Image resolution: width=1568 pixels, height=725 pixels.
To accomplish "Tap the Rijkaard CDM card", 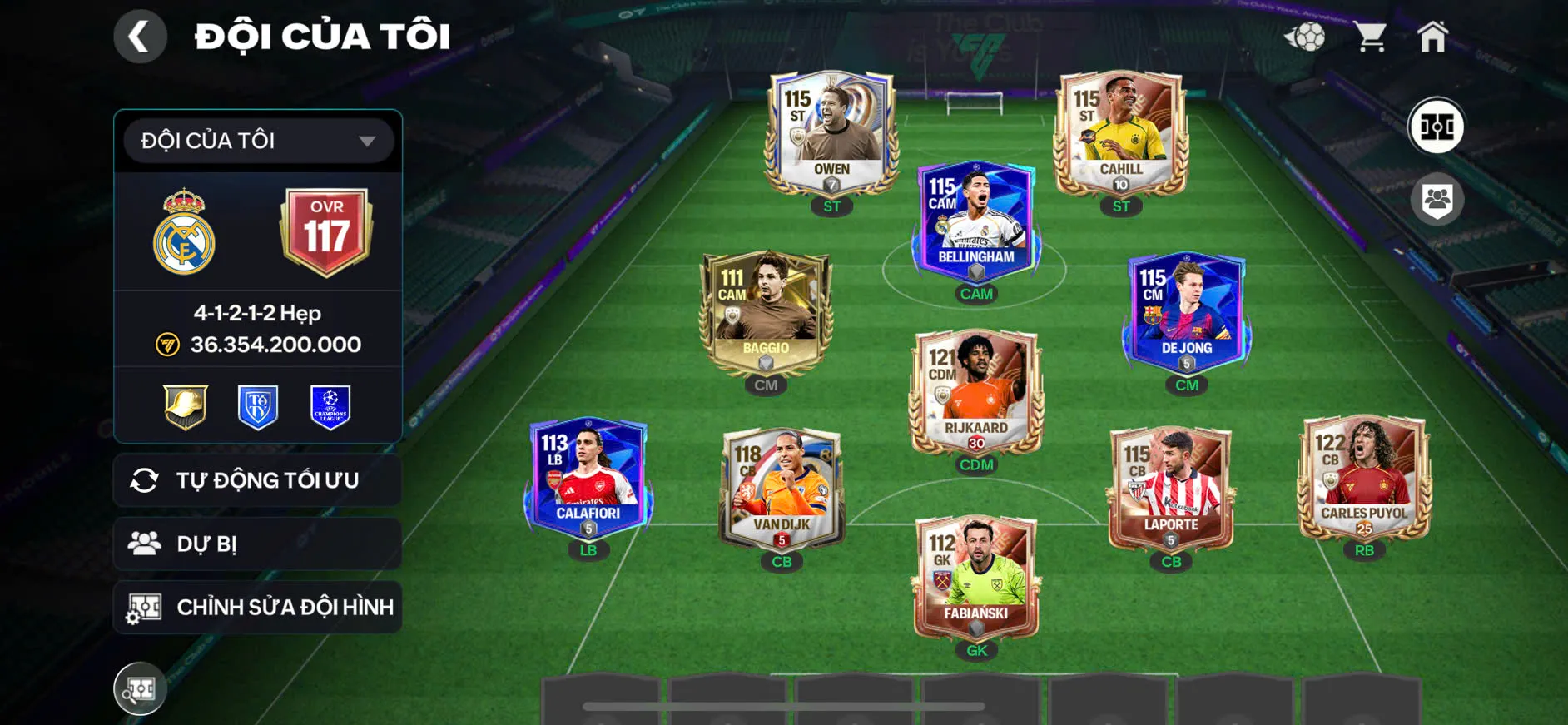I will pyautogui.click(x=976, y=391).
